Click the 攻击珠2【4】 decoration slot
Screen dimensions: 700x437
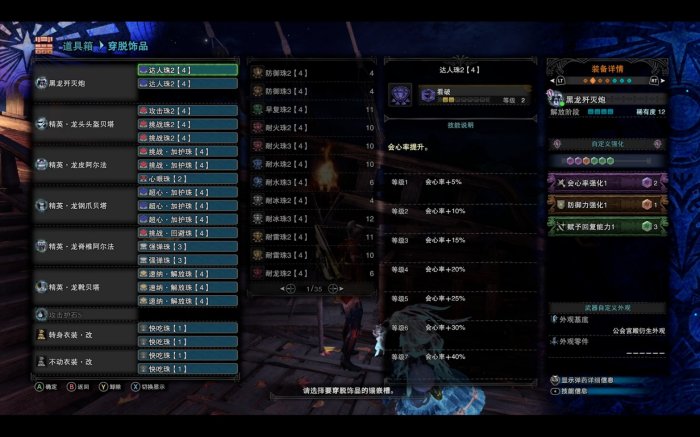click(x=187, y=111)
